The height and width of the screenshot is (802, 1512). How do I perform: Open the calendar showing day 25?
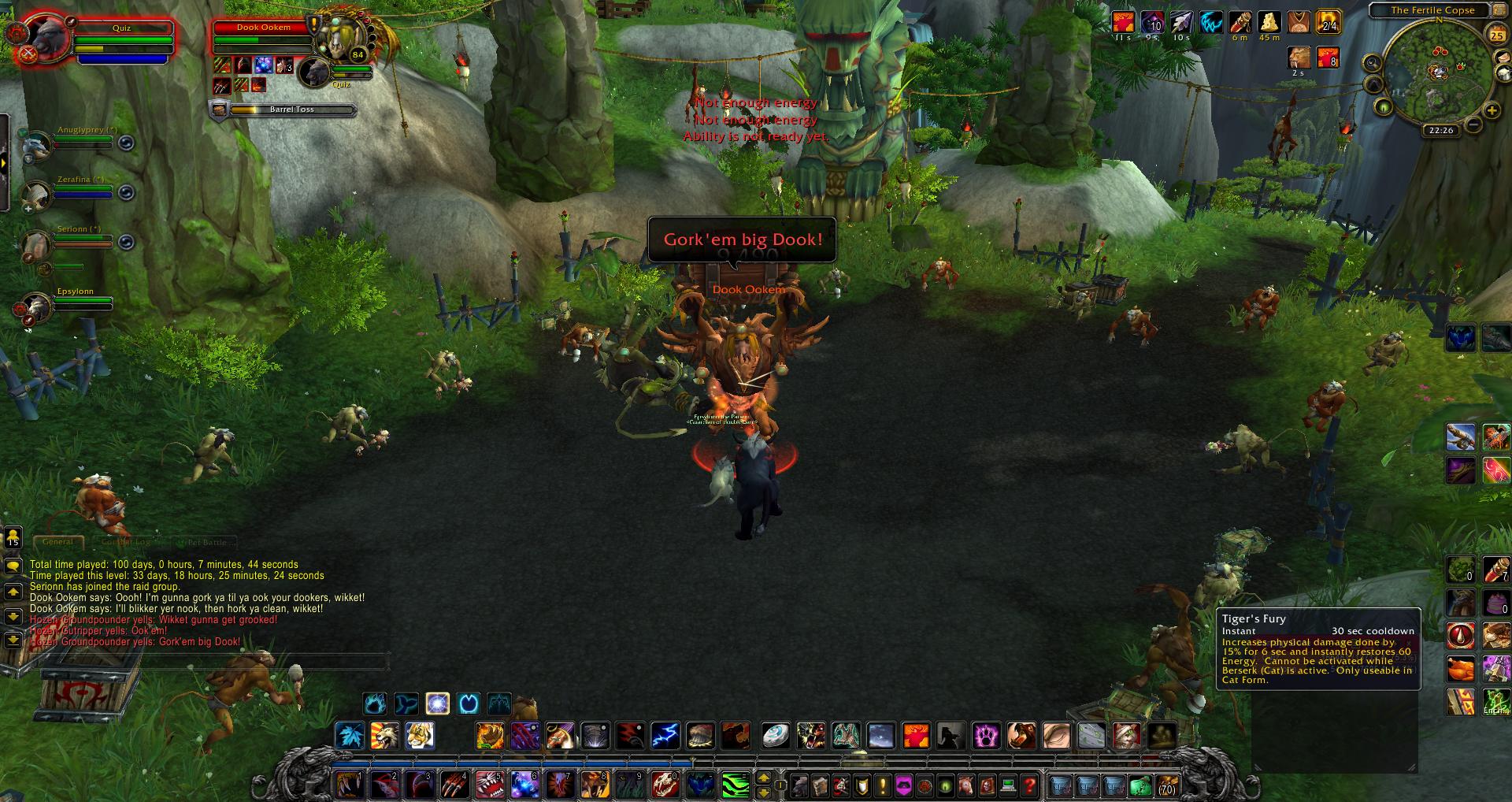(1496, 35)
